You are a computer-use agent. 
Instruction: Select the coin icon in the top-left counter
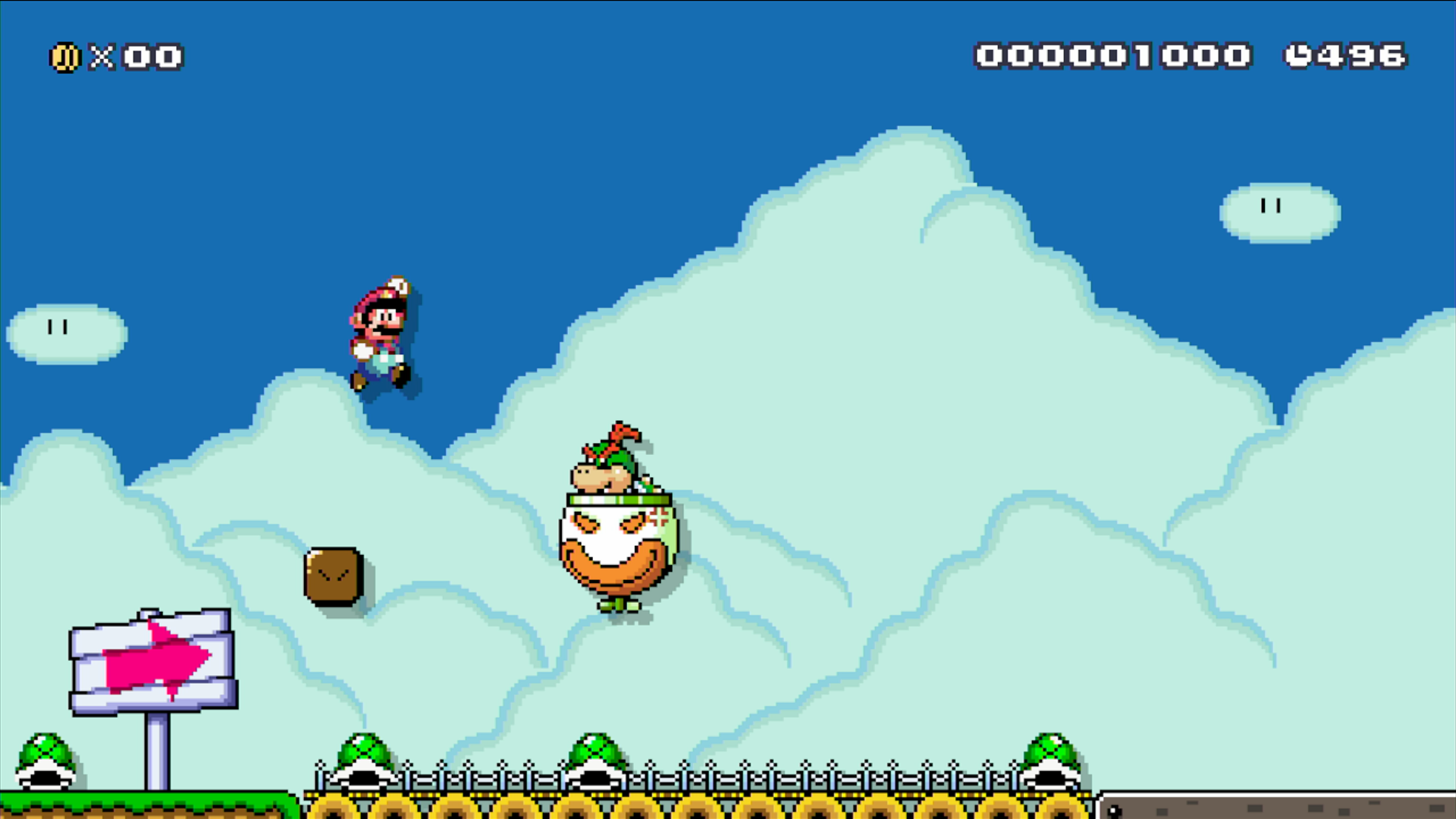click(x=64, y=55)
